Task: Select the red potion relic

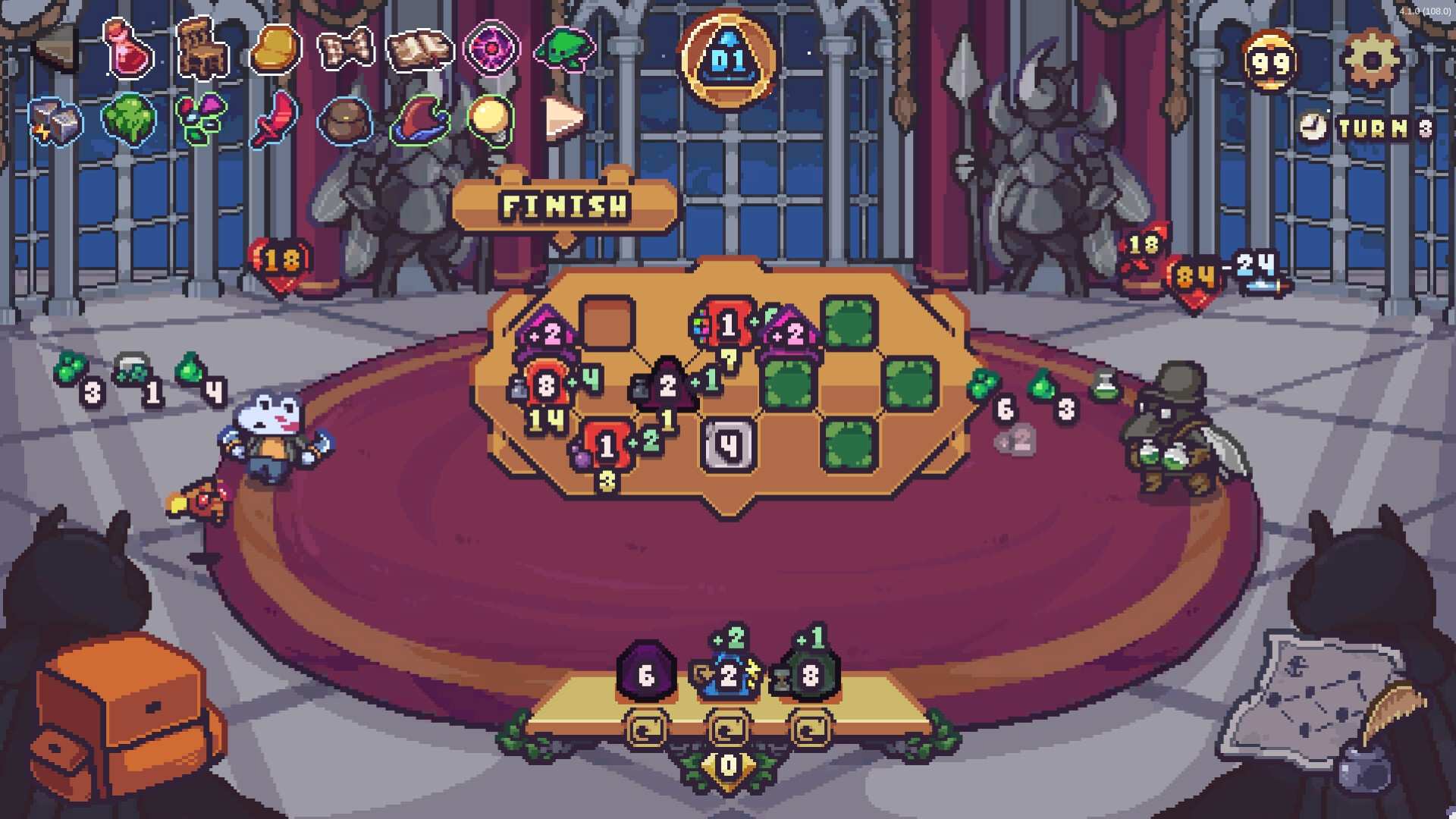Action: 129,50
